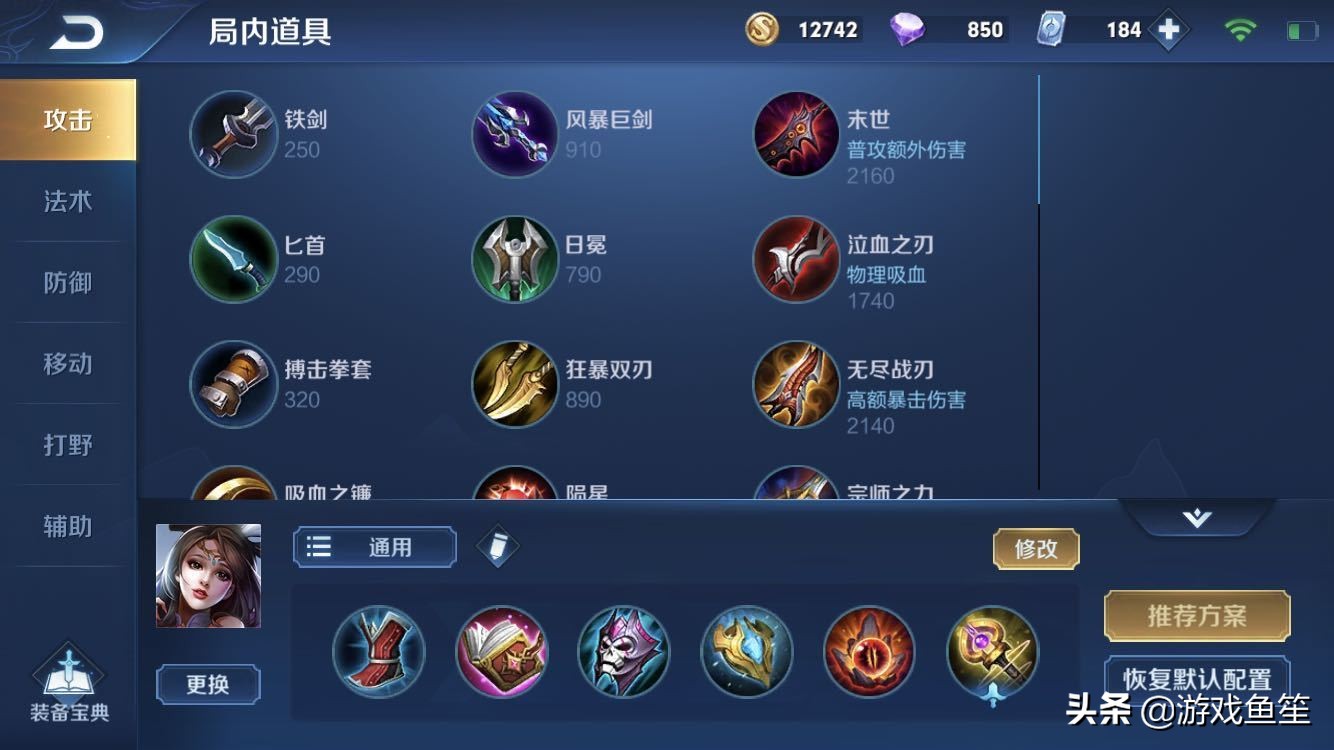This screenshot has height=750, width=1334.
Task: Click the purple gem currency icon
Action: click(x=905, y=29)
